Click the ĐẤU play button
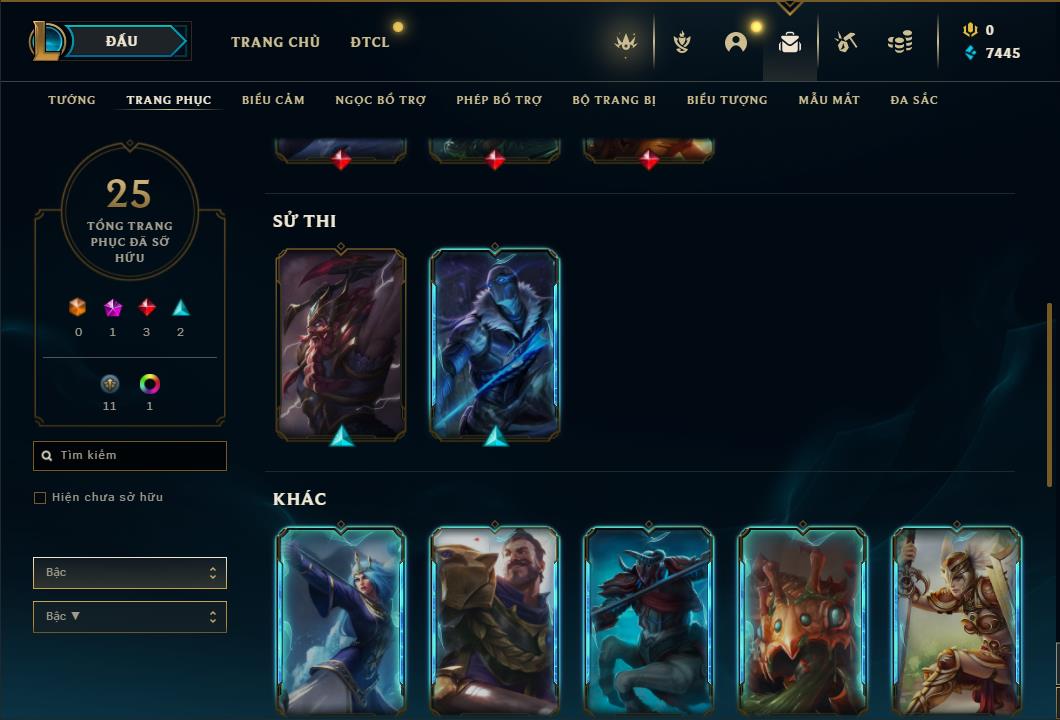The height and width of the screenshot is (720, 1060). 131,41
